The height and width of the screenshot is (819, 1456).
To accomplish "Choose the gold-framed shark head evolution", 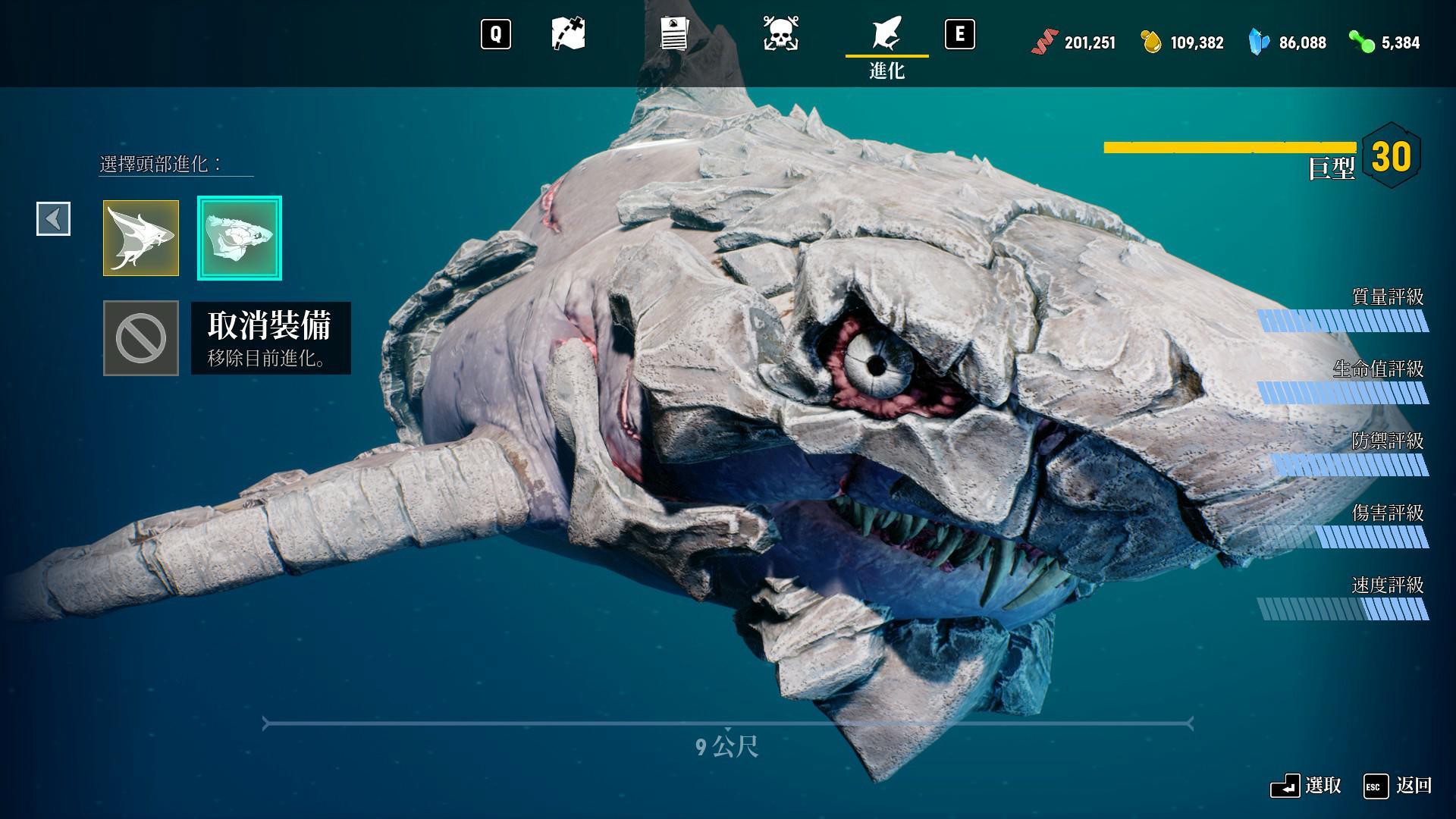I will 141,238.
